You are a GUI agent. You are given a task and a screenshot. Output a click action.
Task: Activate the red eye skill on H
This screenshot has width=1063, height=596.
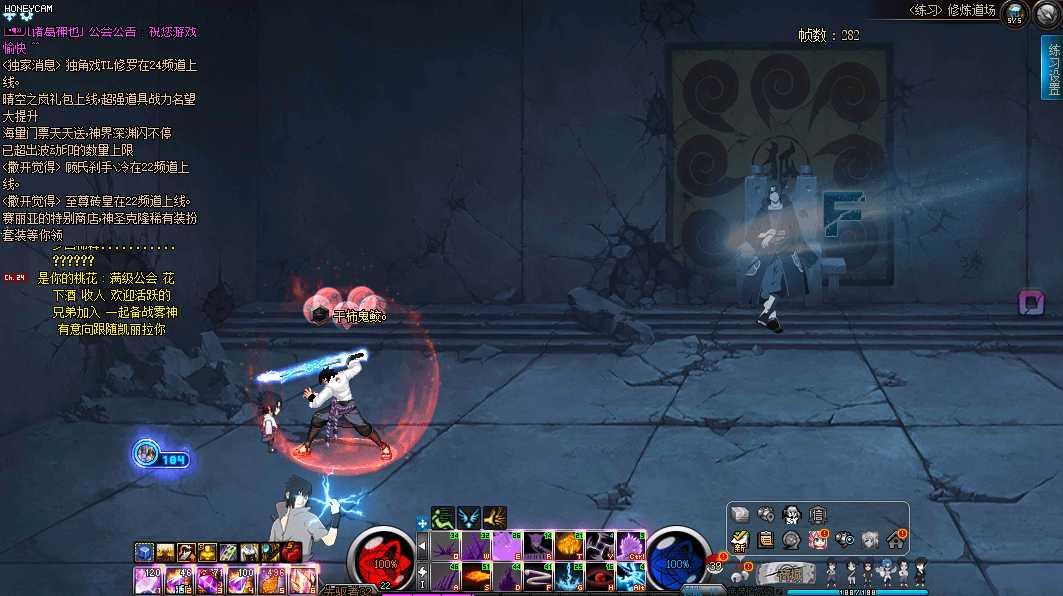click(x=598, y=576)
